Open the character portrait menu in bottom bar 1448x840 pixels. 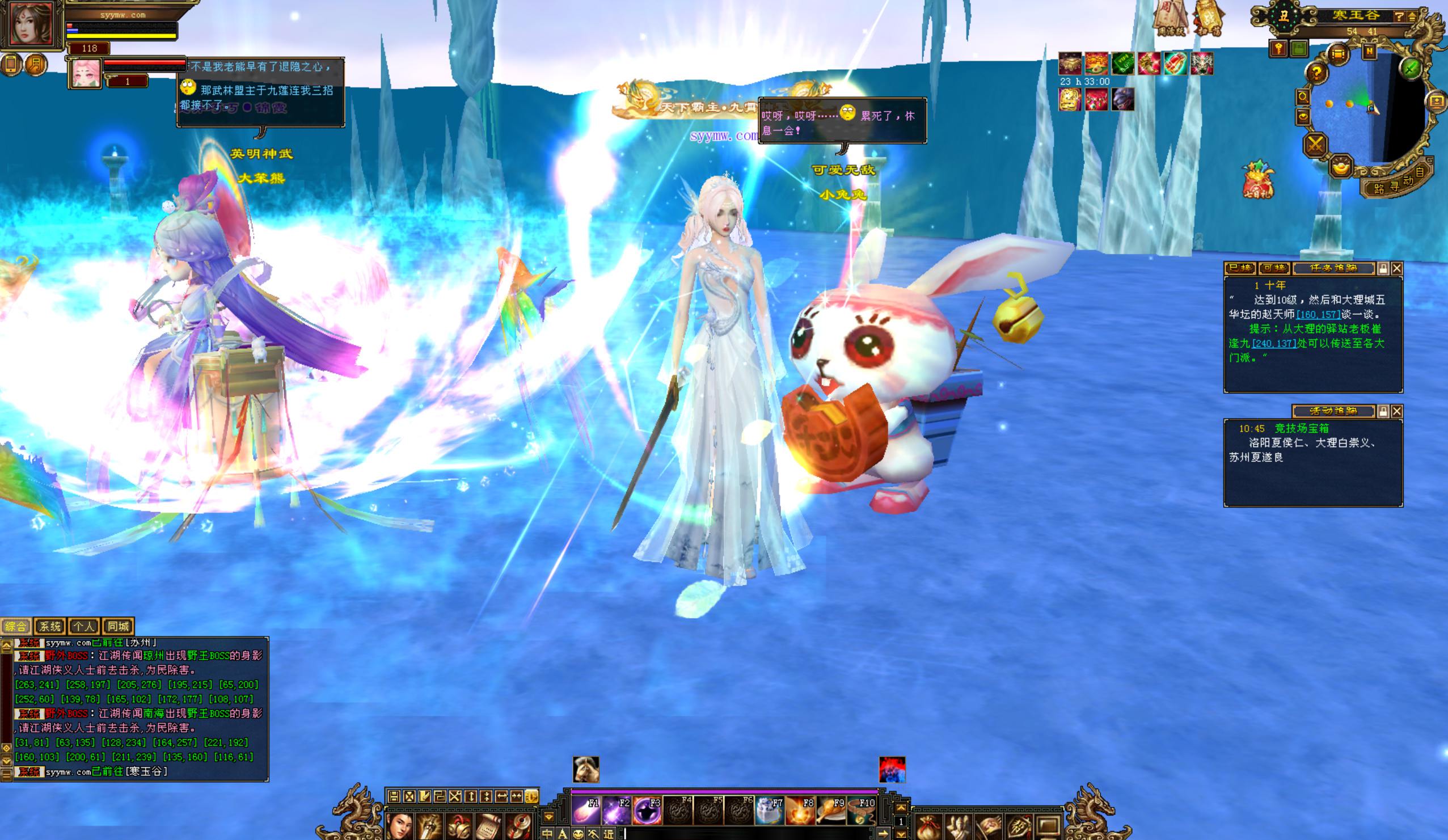click(x=399, y=826)
